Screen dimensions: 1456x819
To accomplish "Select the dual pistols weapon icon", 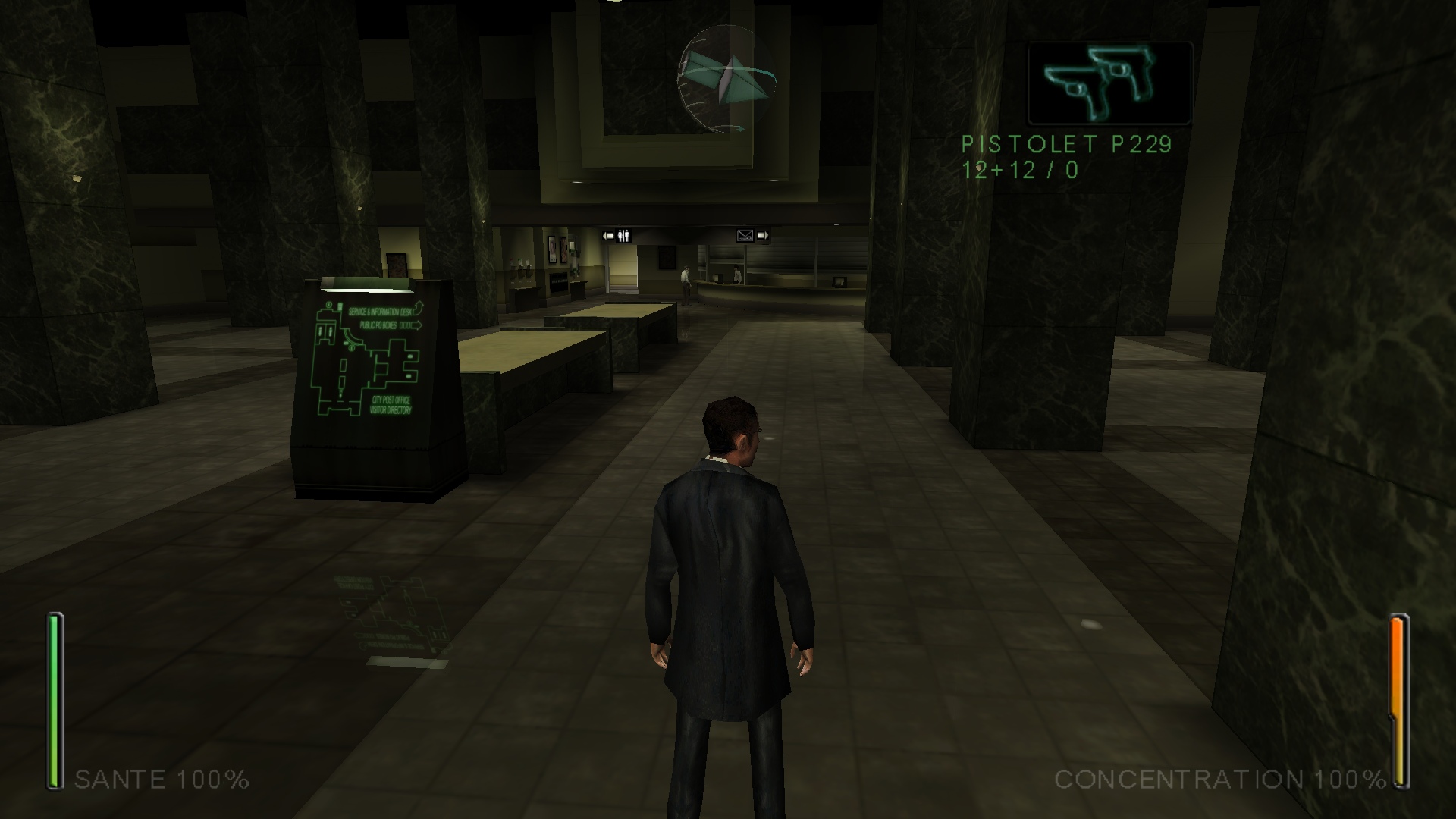I will point(1109,83).
